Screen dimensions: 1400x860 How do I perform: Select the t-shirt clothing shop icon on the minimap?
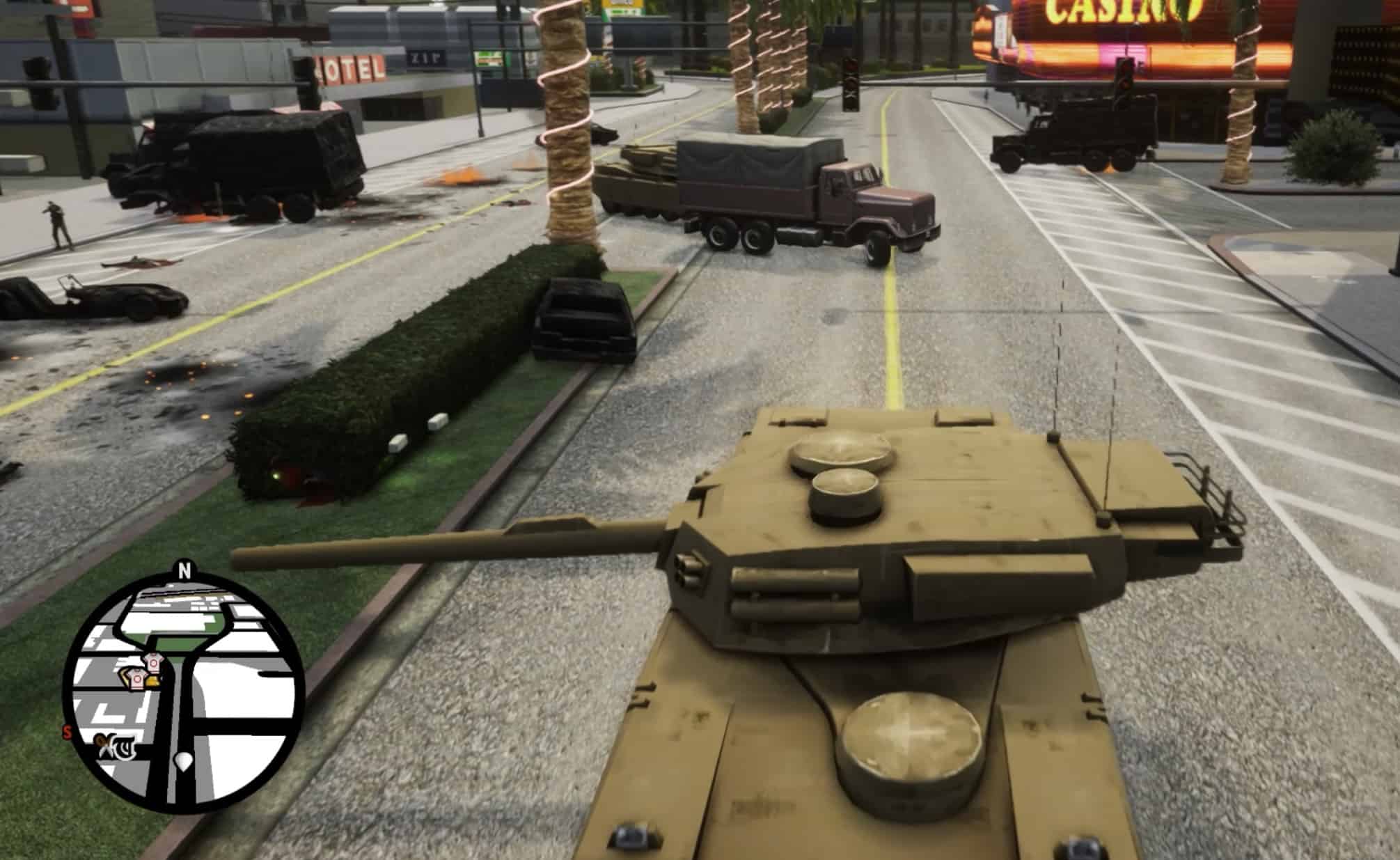tap(153, 662)
